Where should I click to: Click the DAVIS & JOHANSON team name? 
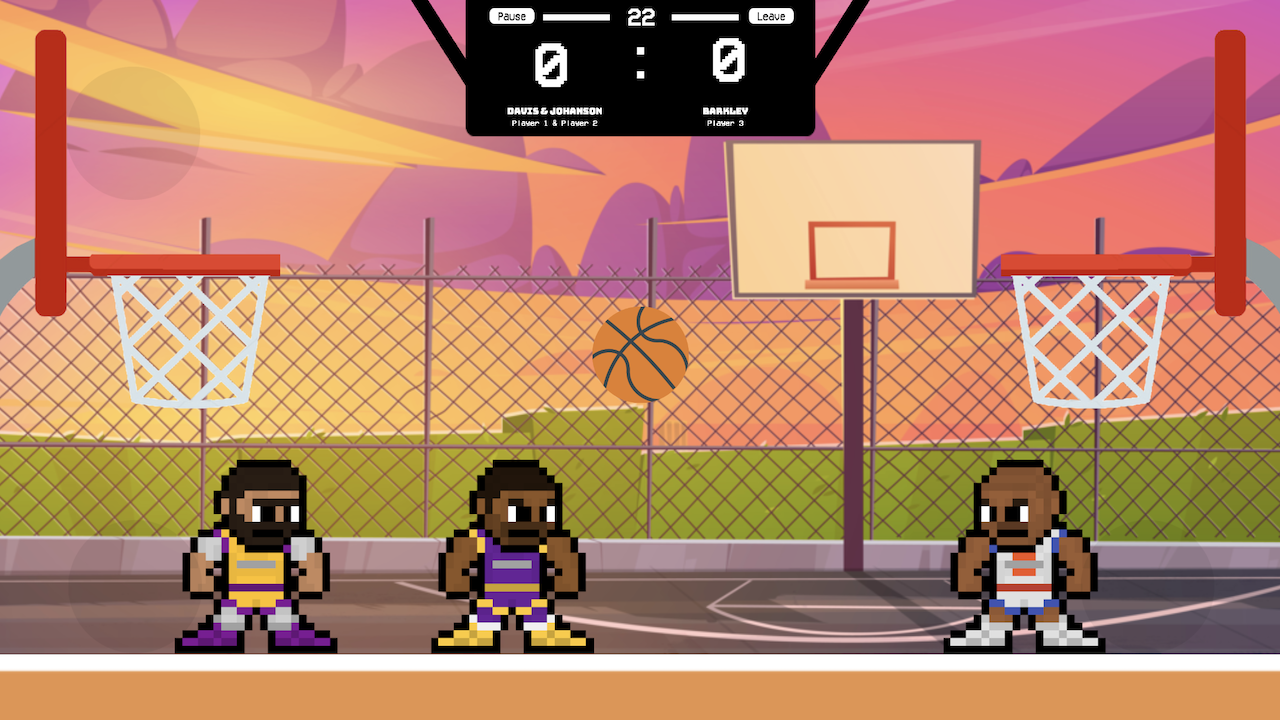pos(556,111)
